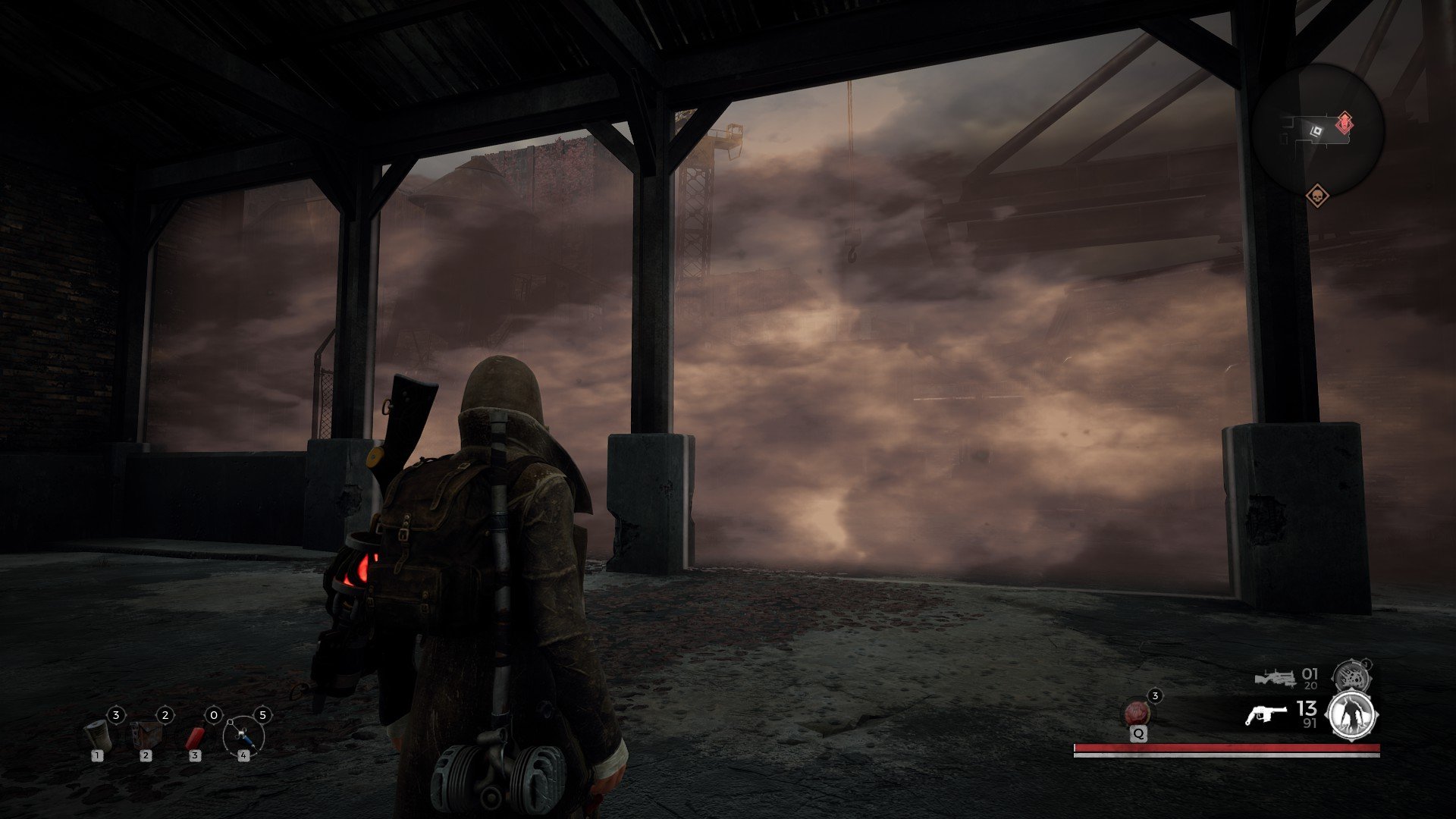Select the equipped handgun icon
Screen dimensions: 1456x819
(1265, 714)
